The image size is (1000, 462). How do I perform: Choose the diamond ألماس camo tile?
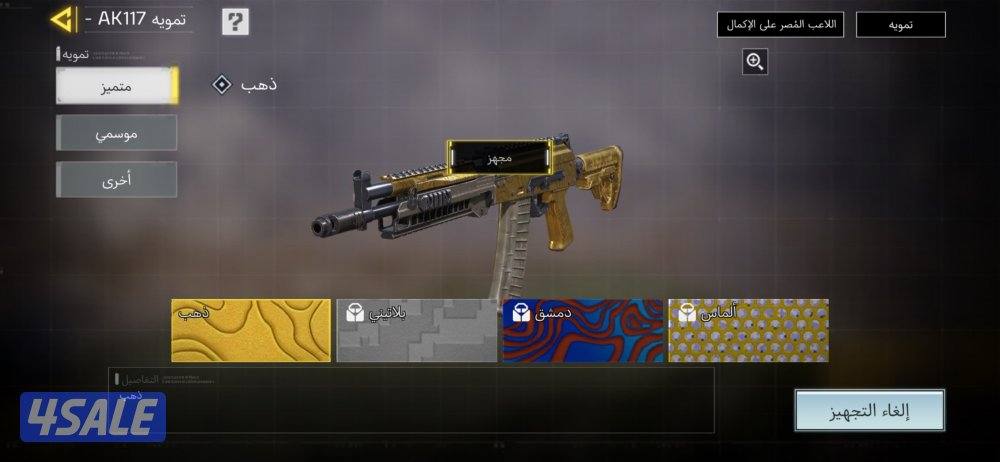tap(748, 330)
